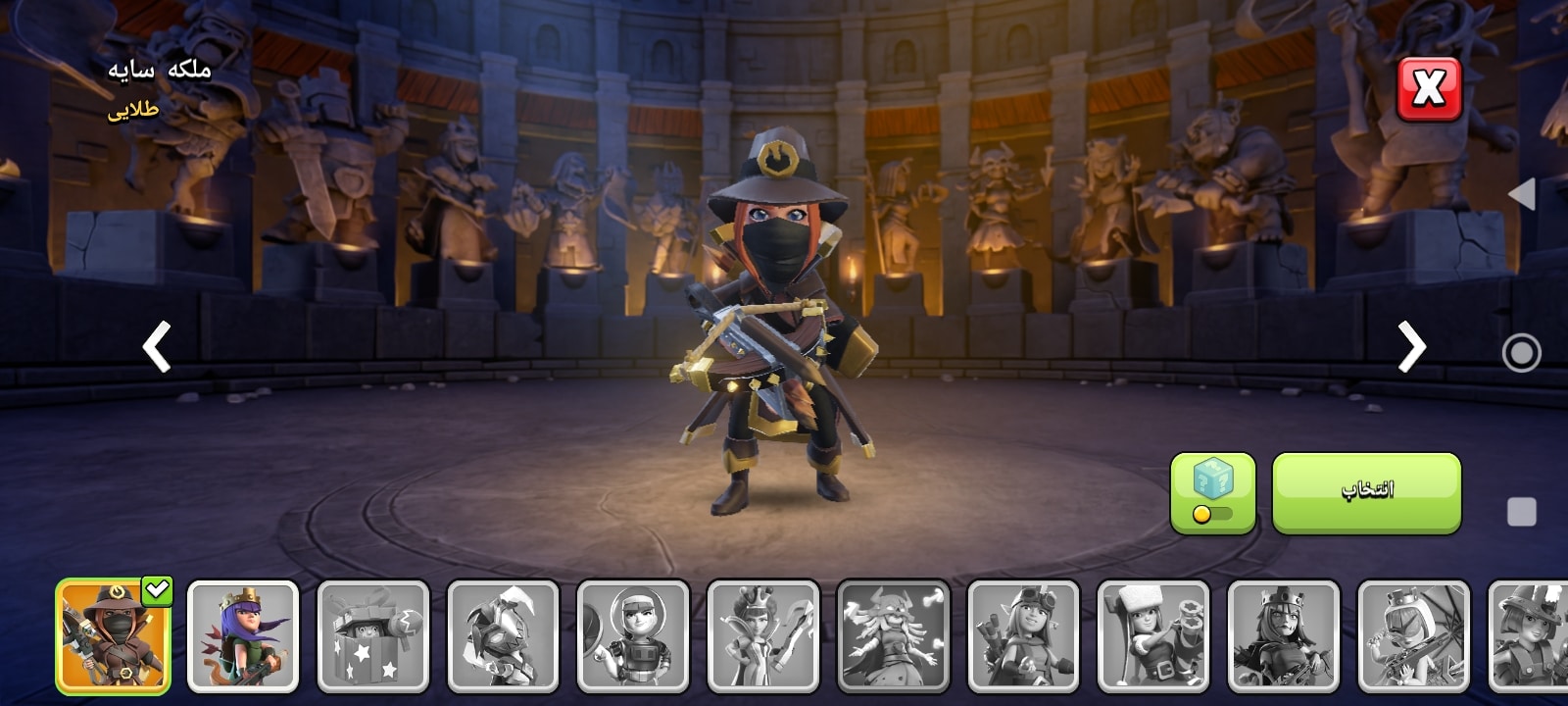Select the horned skull queen skin
1568x706 pixels.
click(x=893, y=636)
